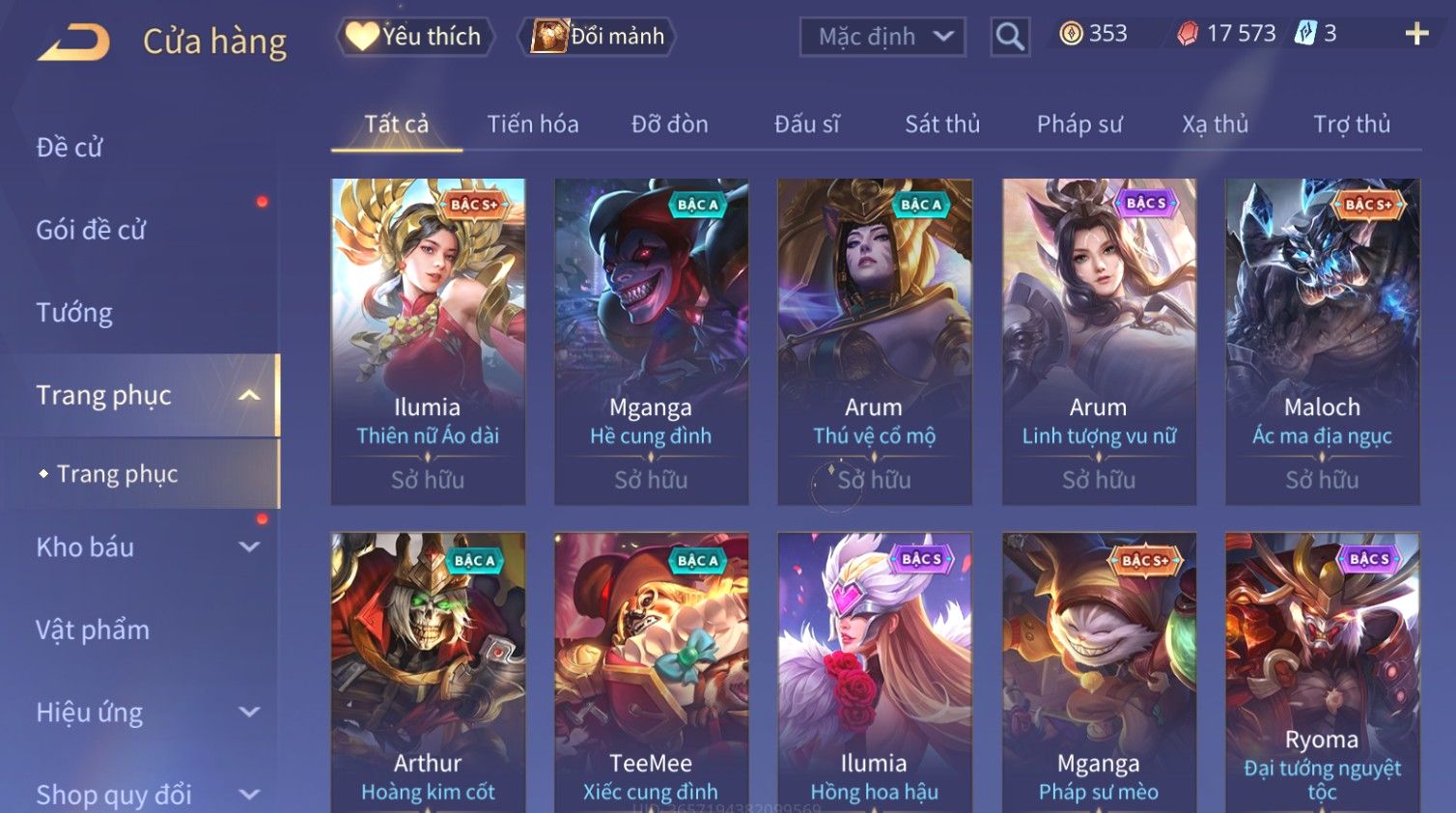Add currency with the plus button
This screenshot has height=813, width=1456.
1416,34
